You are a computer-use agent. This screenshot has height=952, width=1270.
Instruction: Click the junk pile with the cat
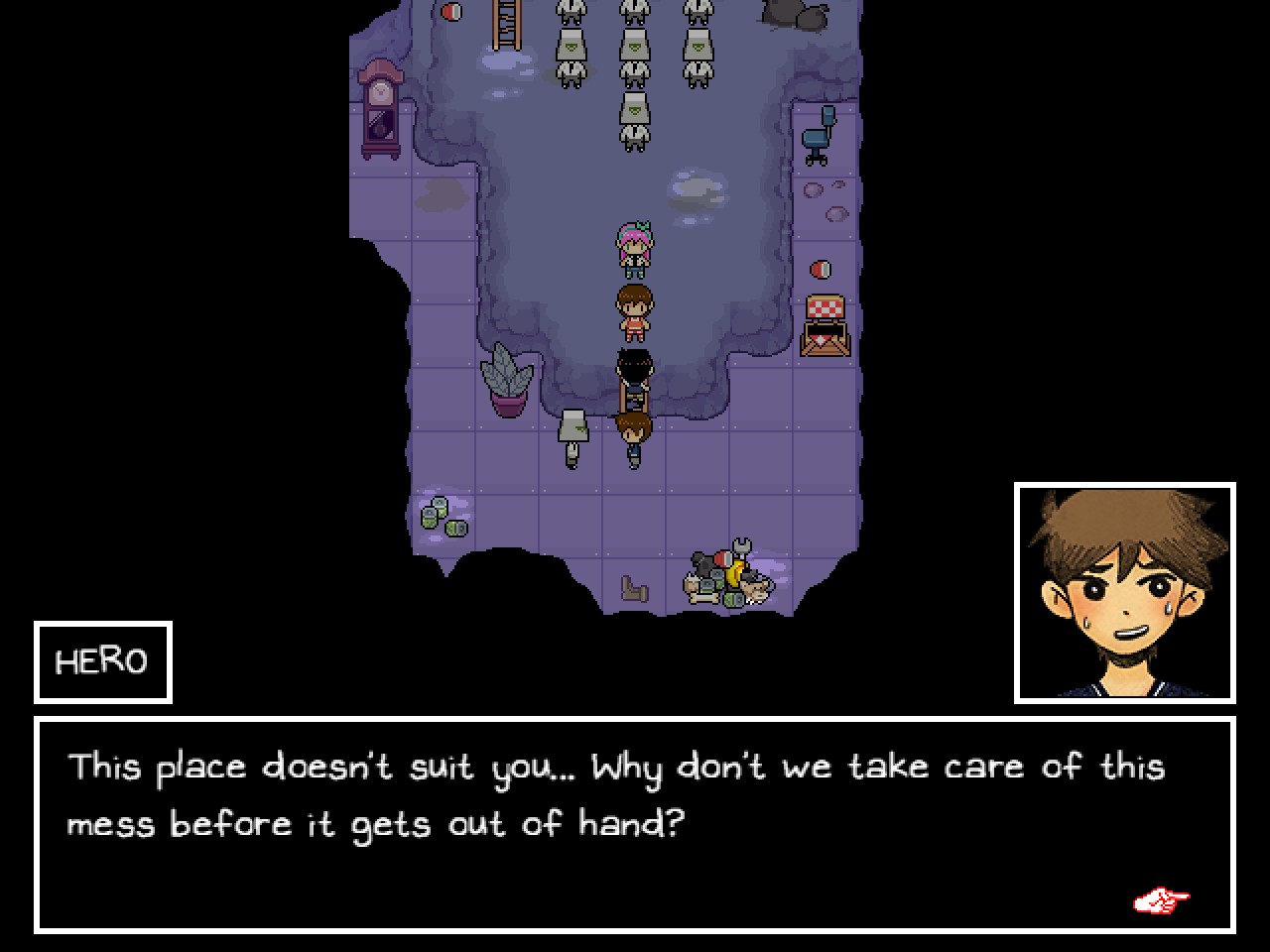726,575
